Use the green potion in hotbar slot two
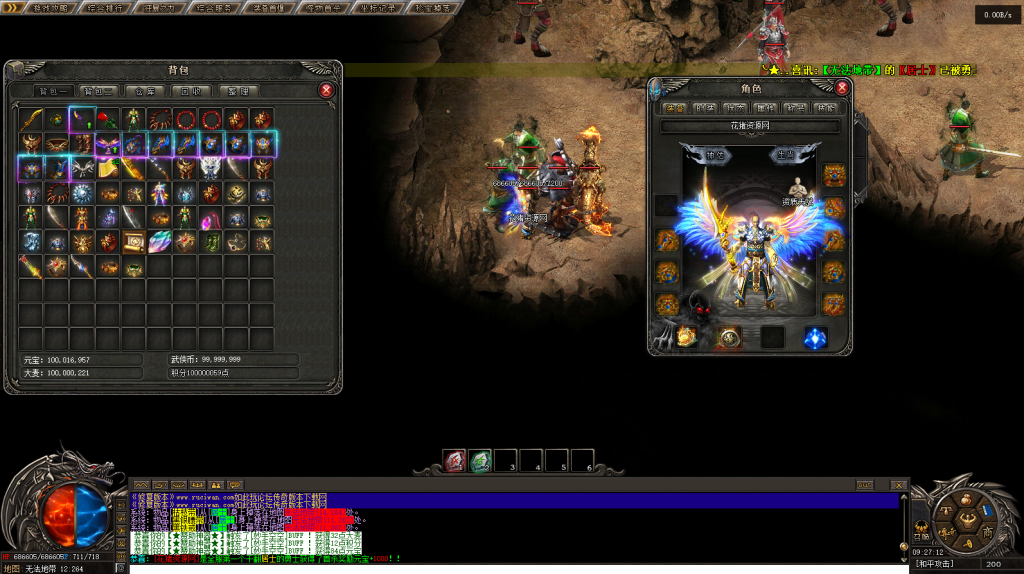Image resolution: width=1024 pixels, height=574 pixels. (x=481, y=461)
